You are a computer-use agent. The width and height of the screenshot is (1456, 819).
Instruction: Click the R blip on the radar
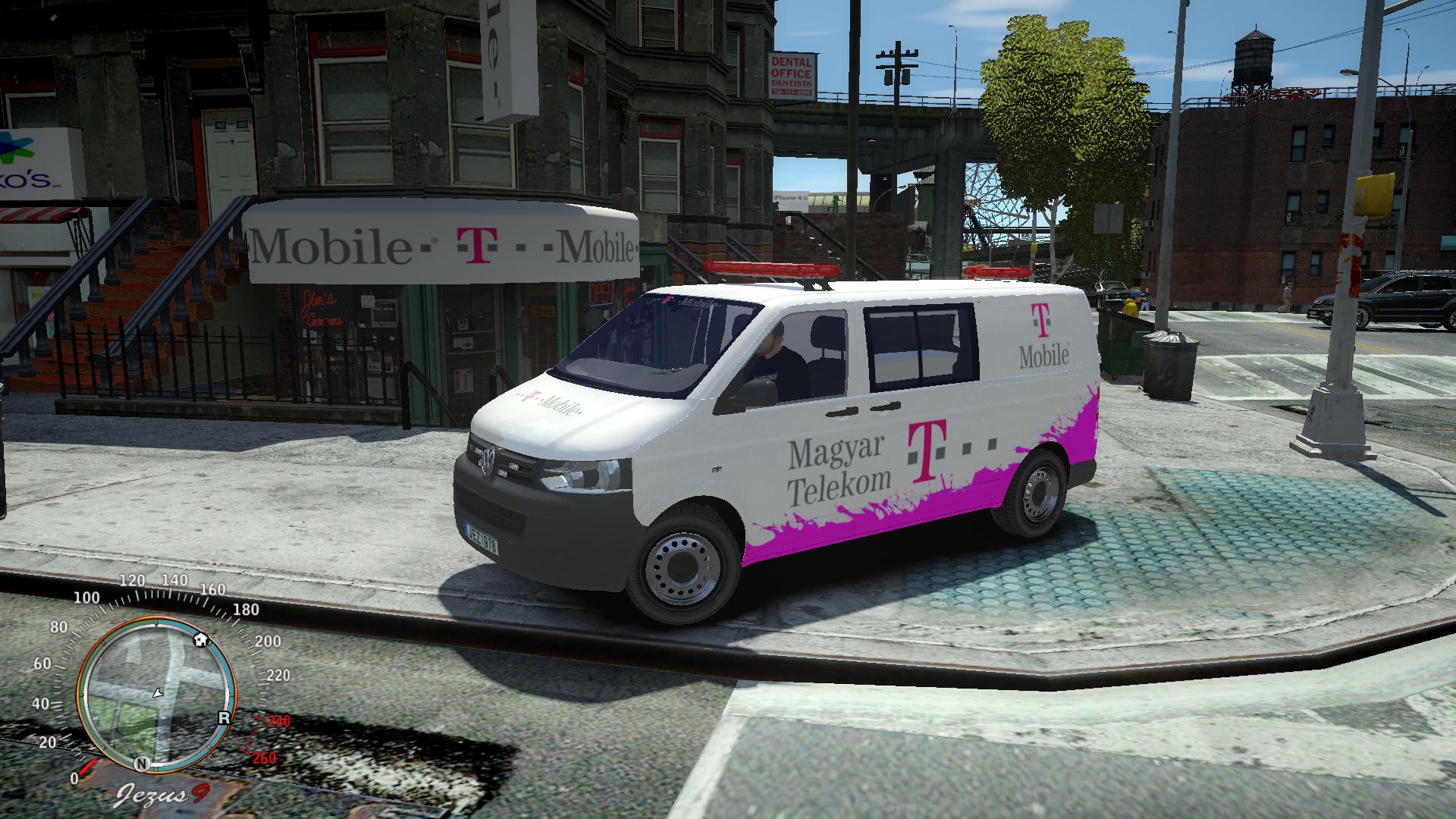click(x=224, y=717)
